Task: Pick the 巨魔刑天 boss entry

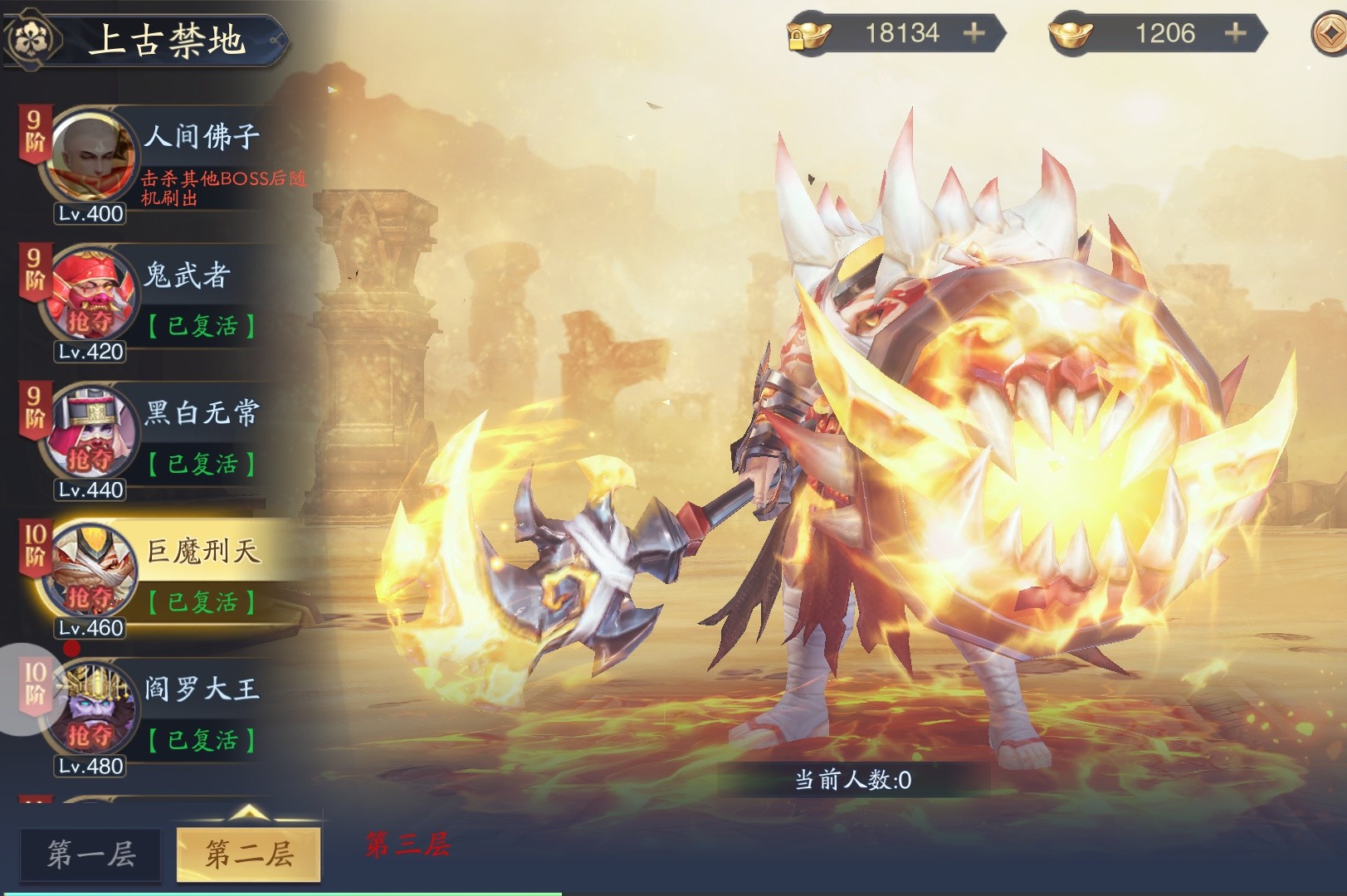Action: [166, 577]
